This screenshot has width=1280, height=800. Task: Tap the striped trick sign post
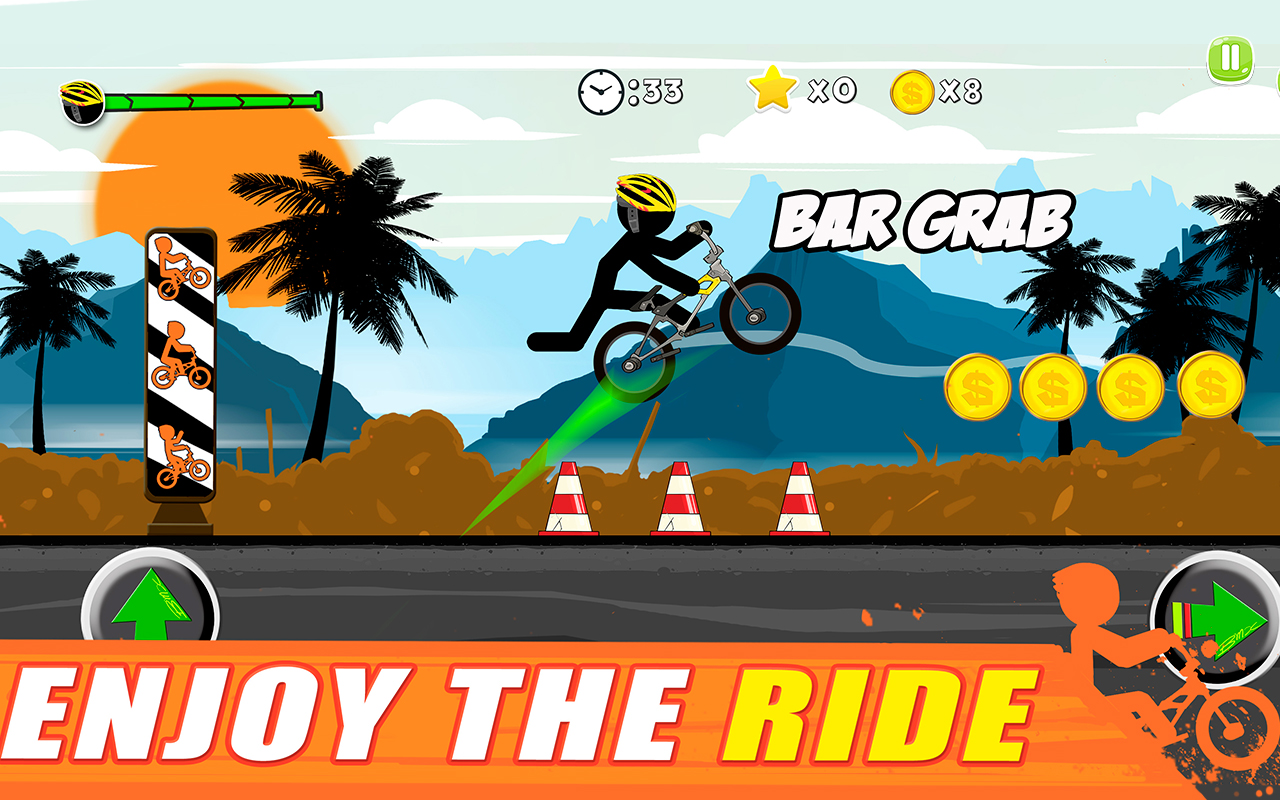(182, 360)
